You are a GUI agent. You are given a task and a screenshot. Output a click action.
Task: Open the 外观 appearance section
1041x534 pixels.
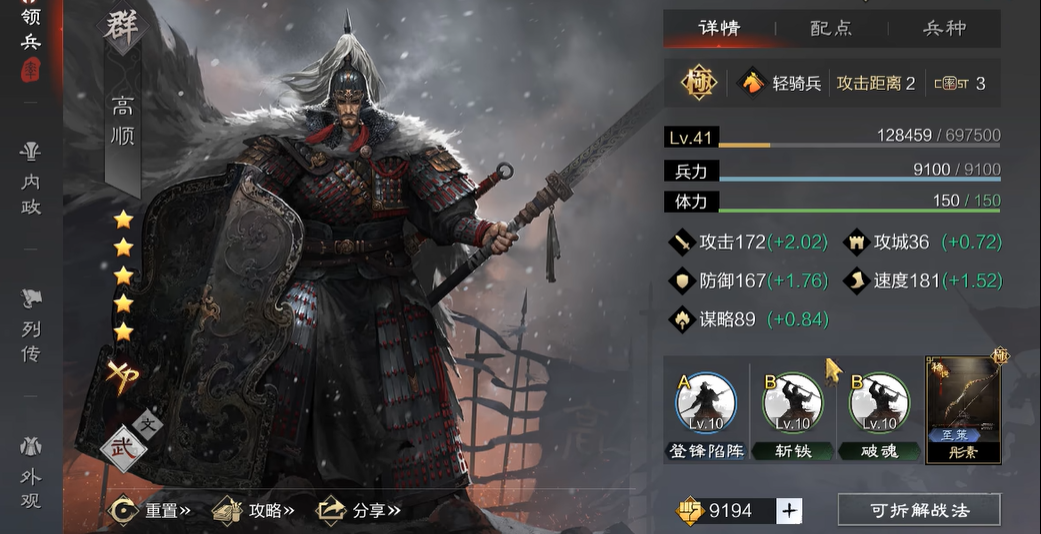[x=30, y=472]
